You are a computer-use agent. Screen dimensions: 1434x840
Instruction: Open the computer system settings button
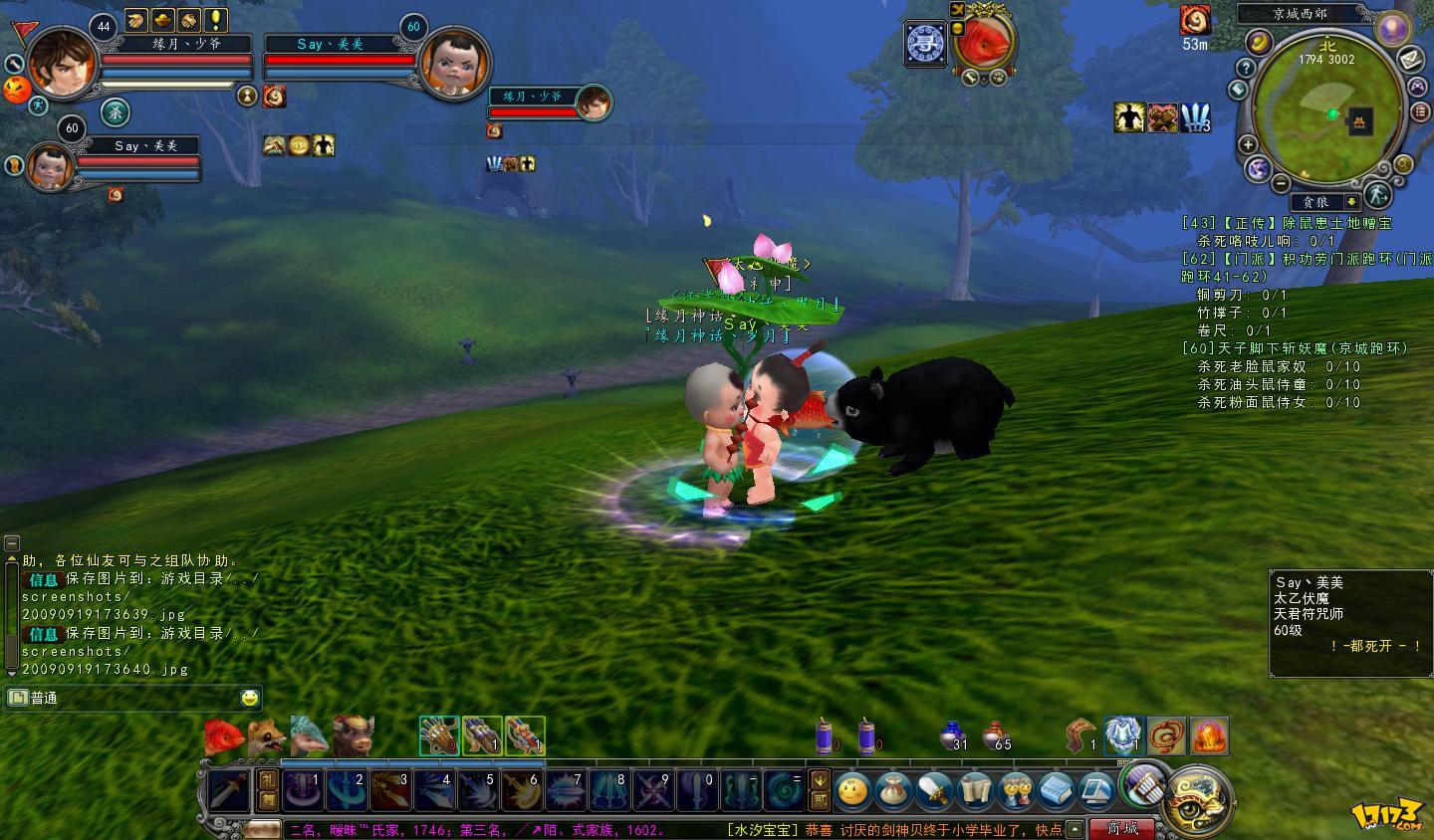tap(1096, 792)
